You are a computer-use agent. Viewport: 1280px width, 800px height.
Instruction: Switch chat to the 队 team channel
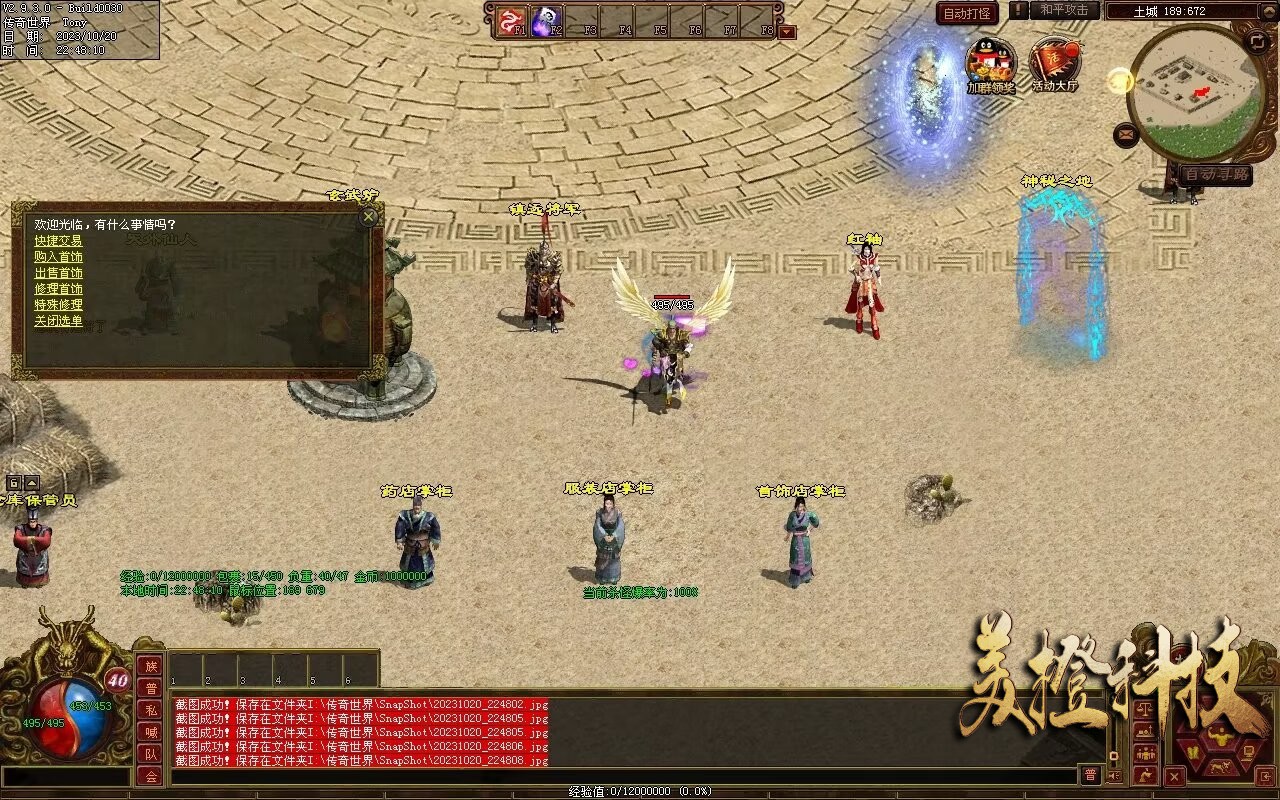pyautogui.click(x=150, y=754)
